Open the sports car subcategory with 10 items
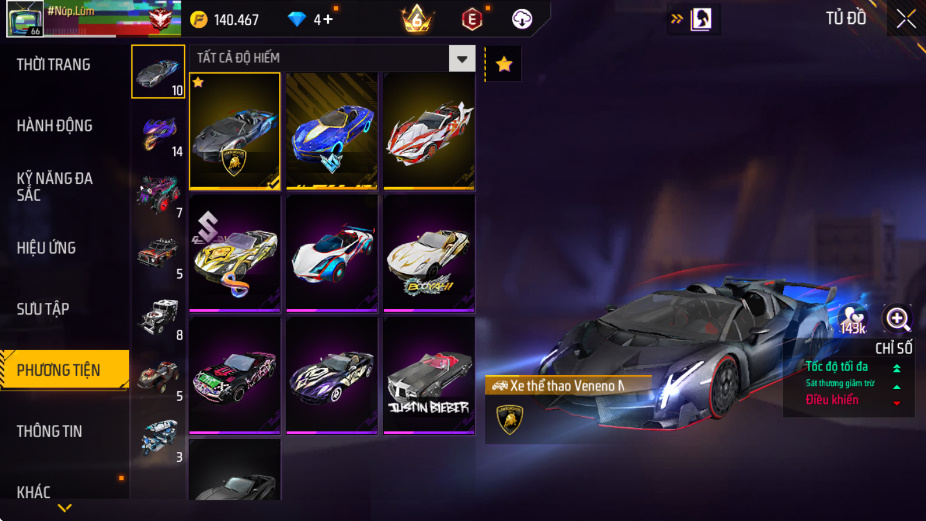Screen dimensions: 926x521 click(158, 72)
